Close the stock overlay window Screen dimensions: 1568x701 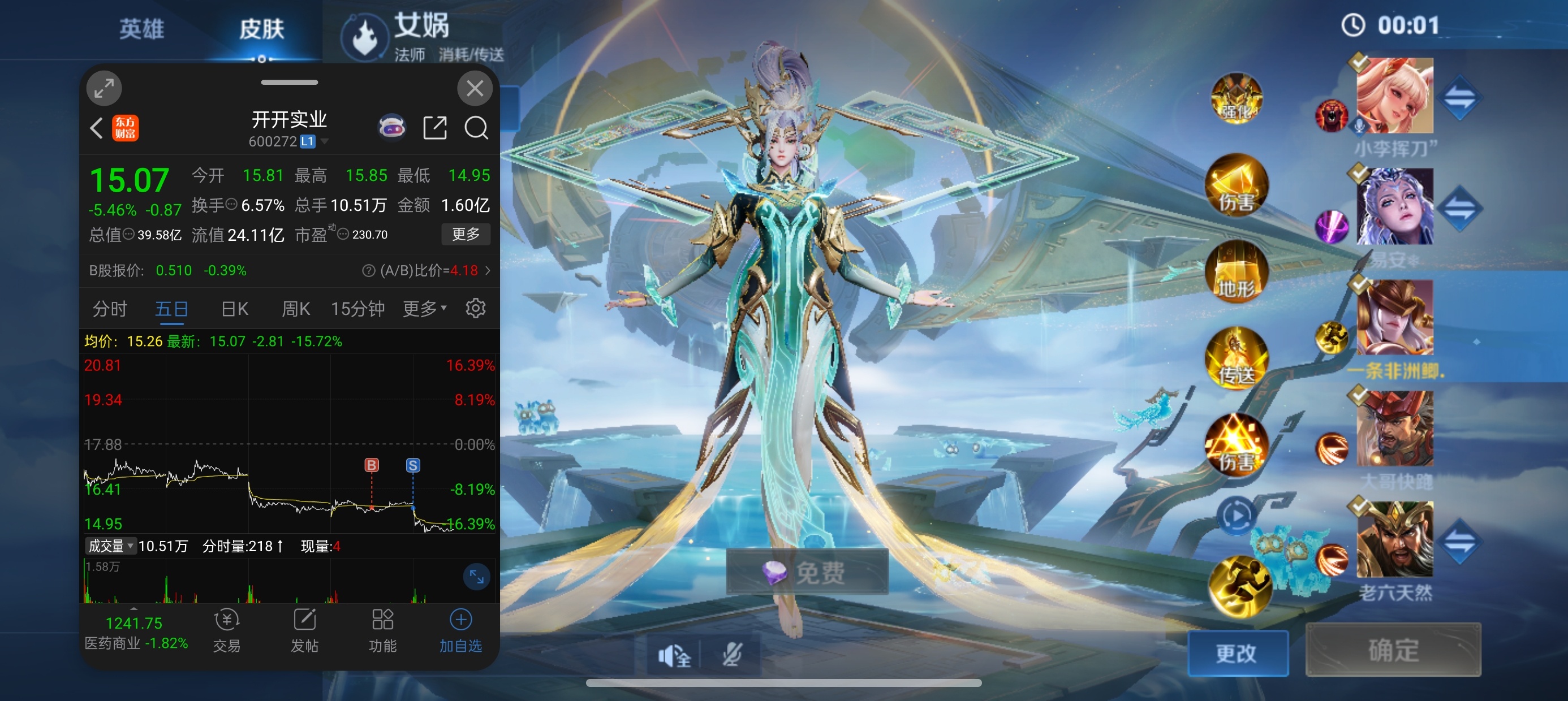pos(474,89)
